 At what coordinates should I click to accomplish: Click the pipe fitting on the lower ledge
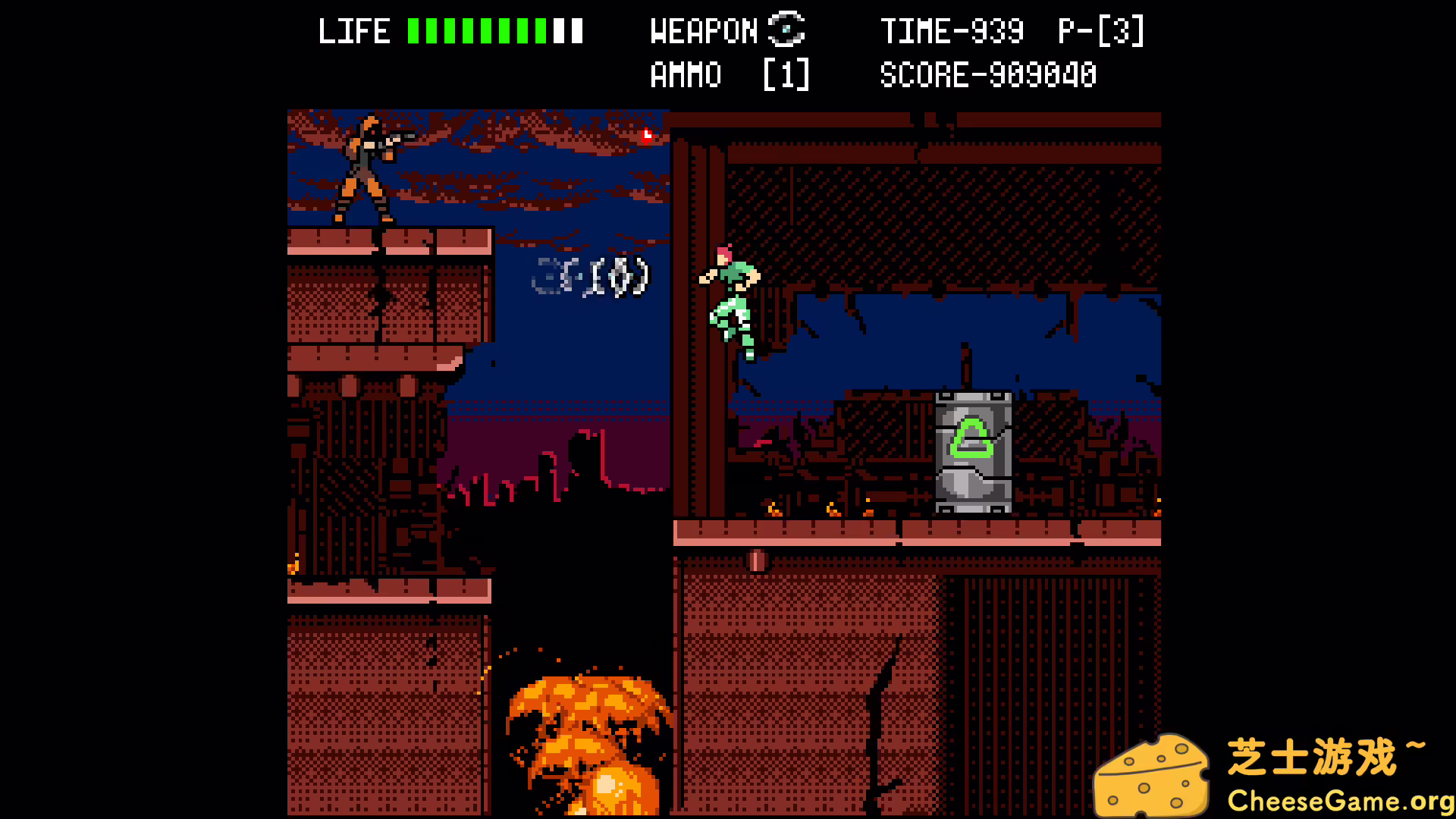coord(757,561)
